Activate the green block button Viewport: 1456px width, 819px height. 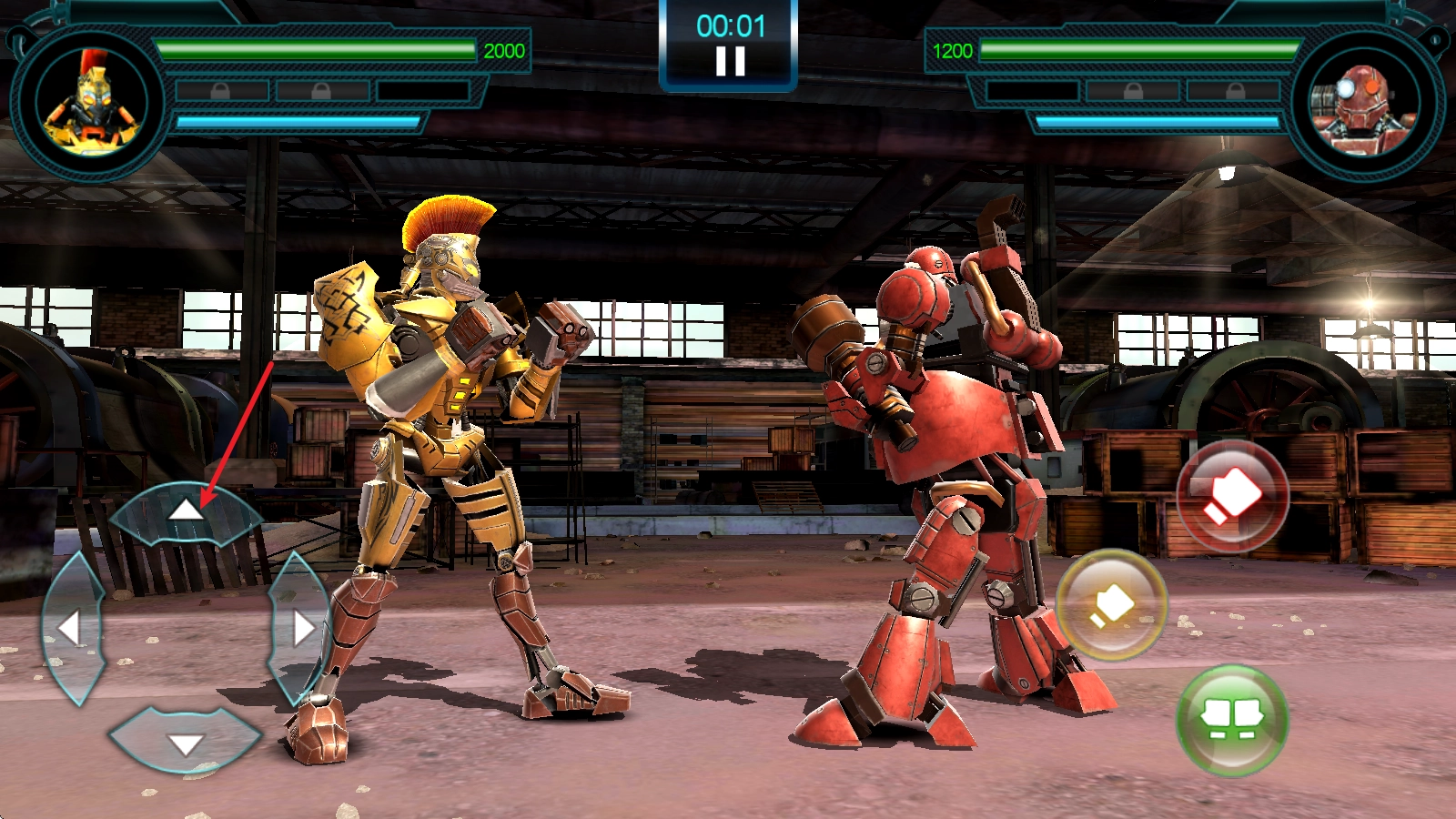pos(1232,720)
